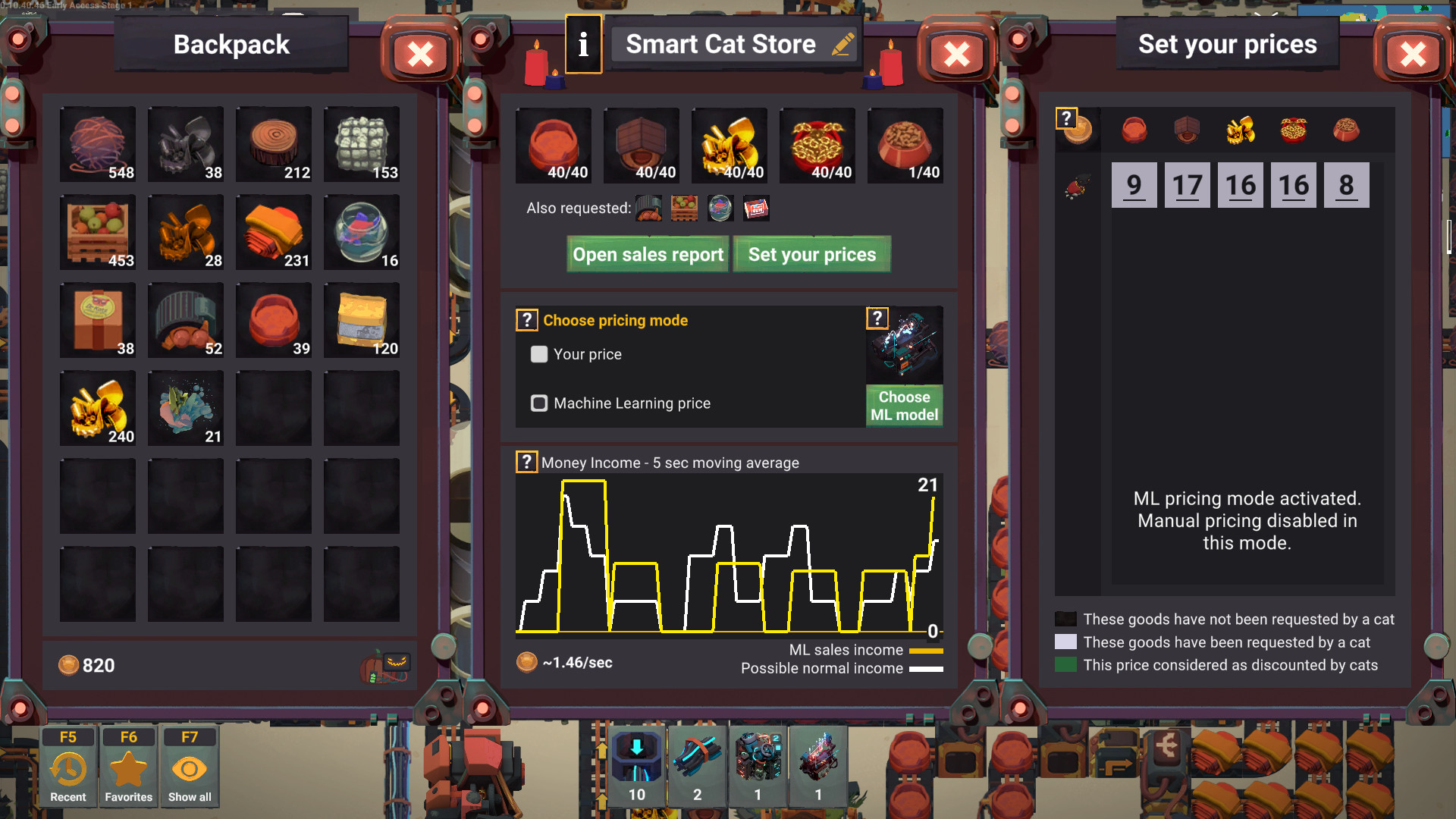The height and width of the screenshot is (819, 1456).
Task: Click the green Set your prices button
Action: 811,255
